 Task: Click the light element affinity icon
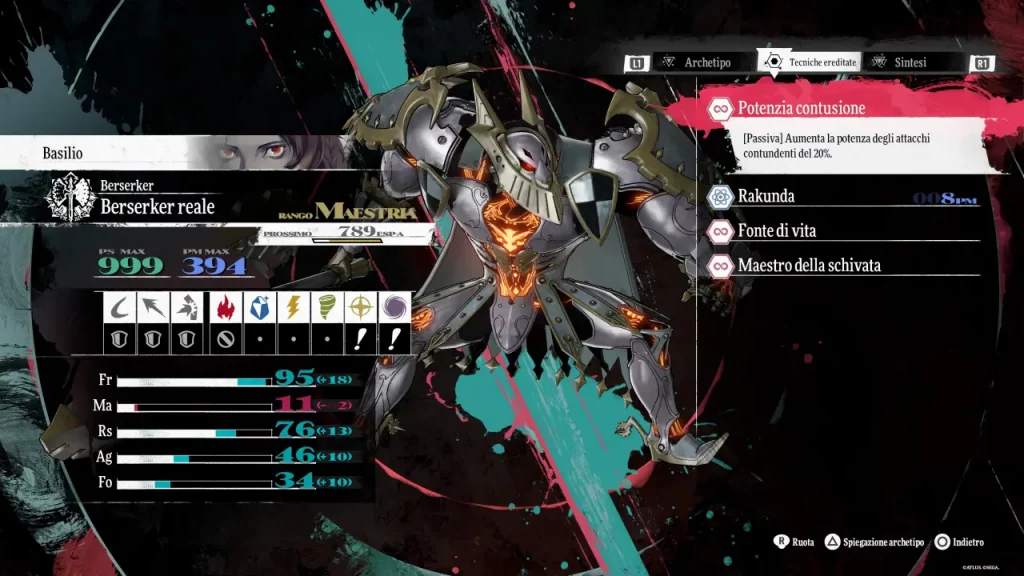tap(360, 307)
